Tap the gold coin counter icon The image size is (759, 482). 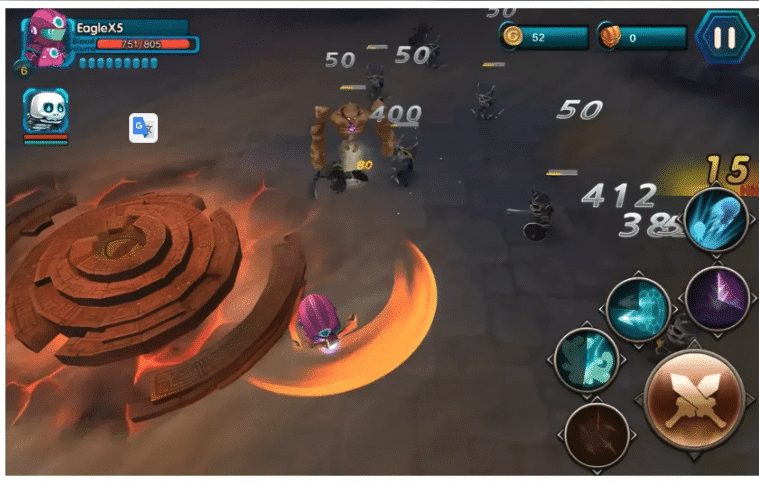point(514,37)
